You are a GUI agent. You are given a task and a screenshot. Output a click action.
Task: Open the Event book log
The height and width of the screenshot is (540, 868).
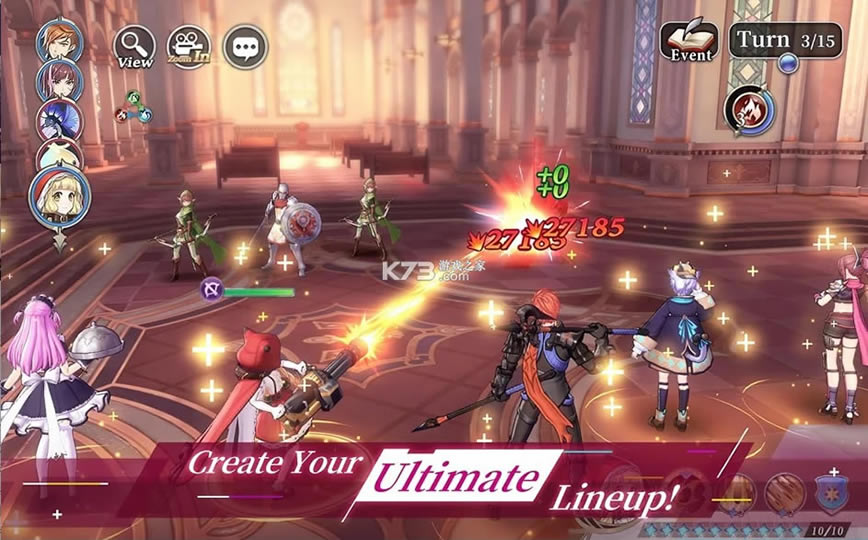coord(689,41)
